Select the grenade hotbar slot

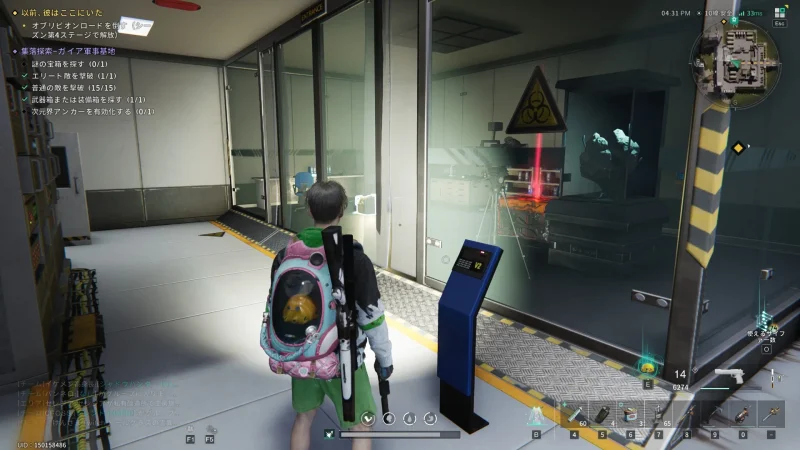[603, 413]
